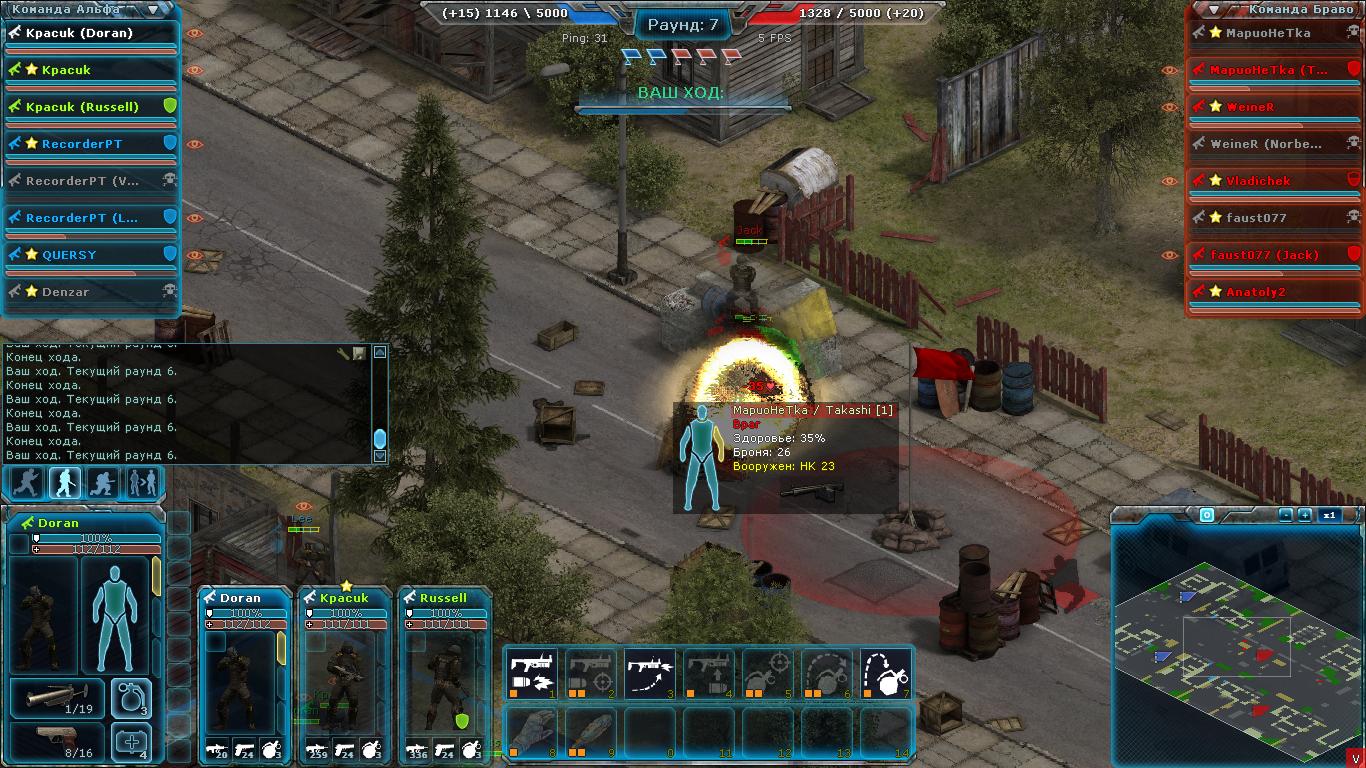
Task: Click the chat log scroll-up arrow
Action: pyautogui.click(x=380, y=352)
